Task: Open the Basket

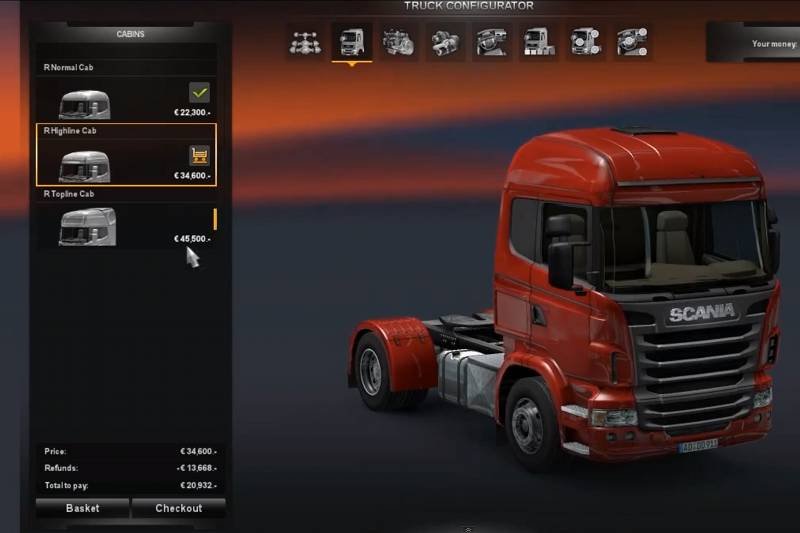Action: tap(82, 508)
